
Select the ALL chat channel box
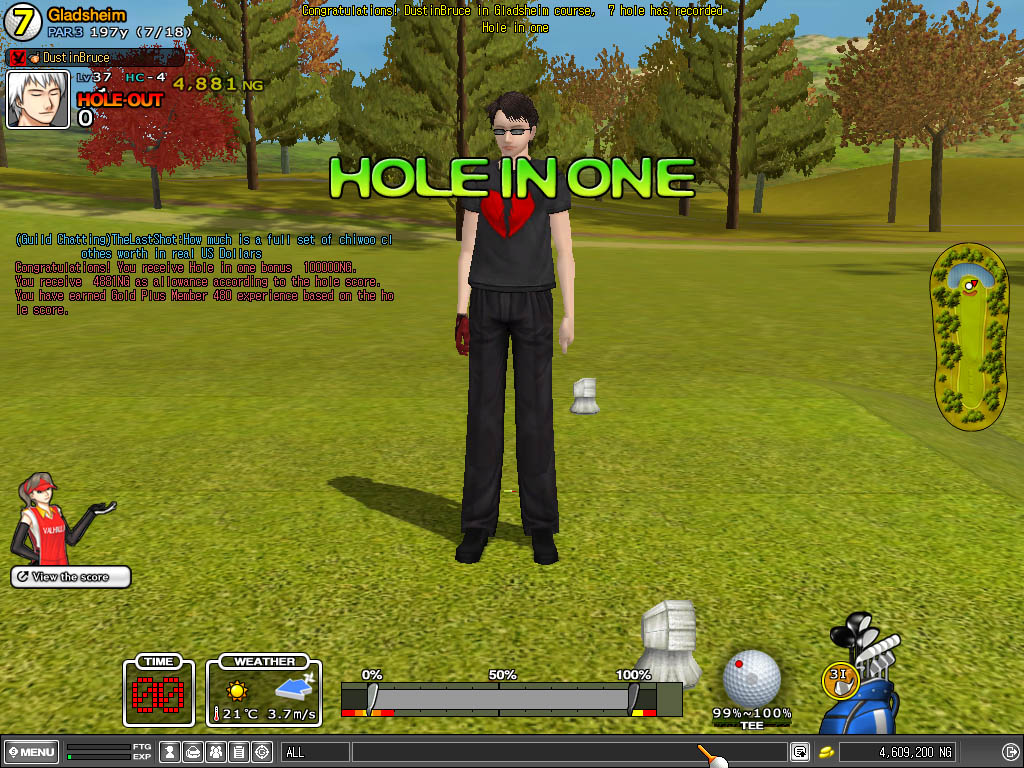tap(315, 752)
